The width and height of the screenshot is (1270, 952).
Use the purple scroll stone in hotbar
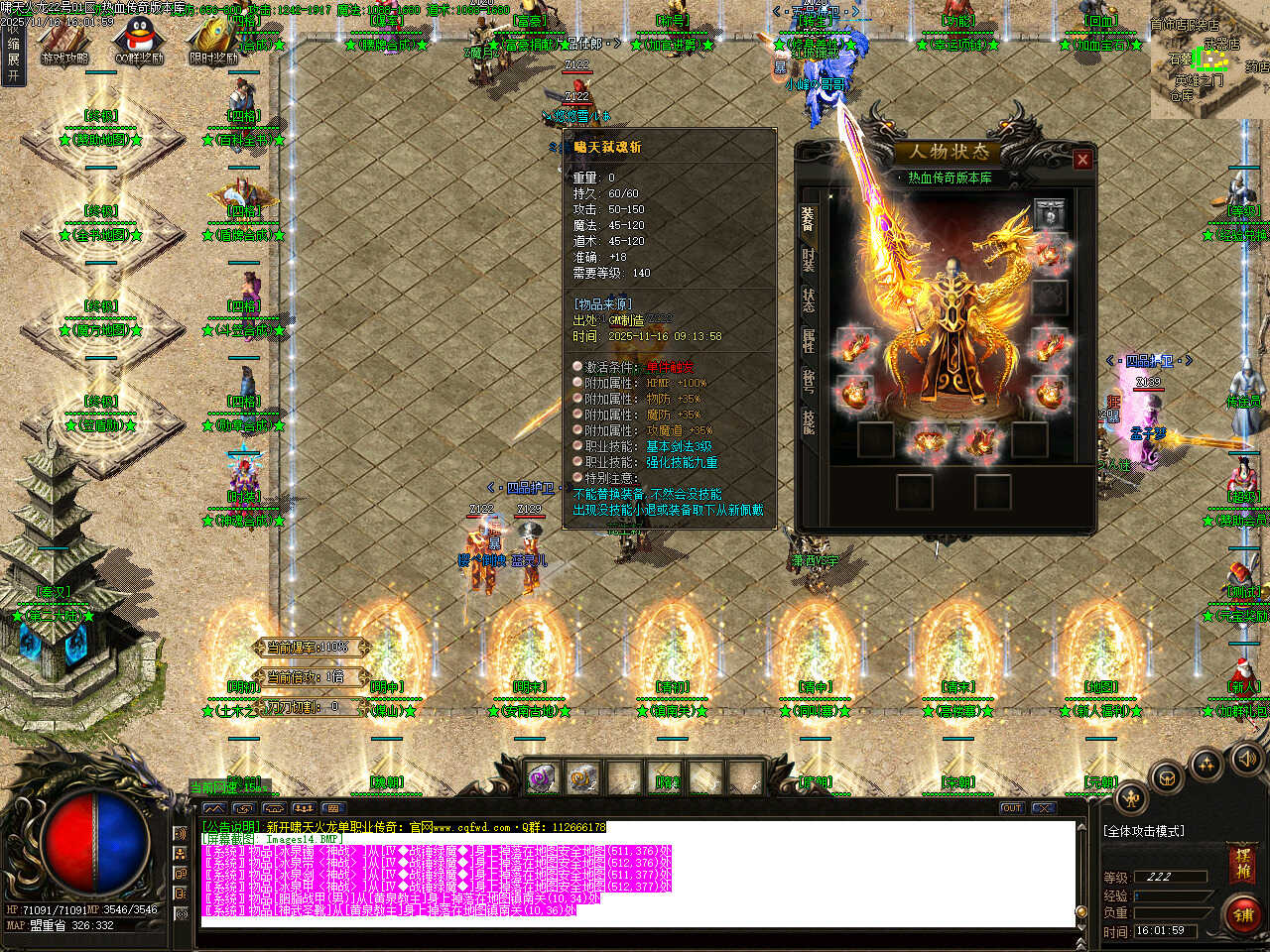[543, 777]
